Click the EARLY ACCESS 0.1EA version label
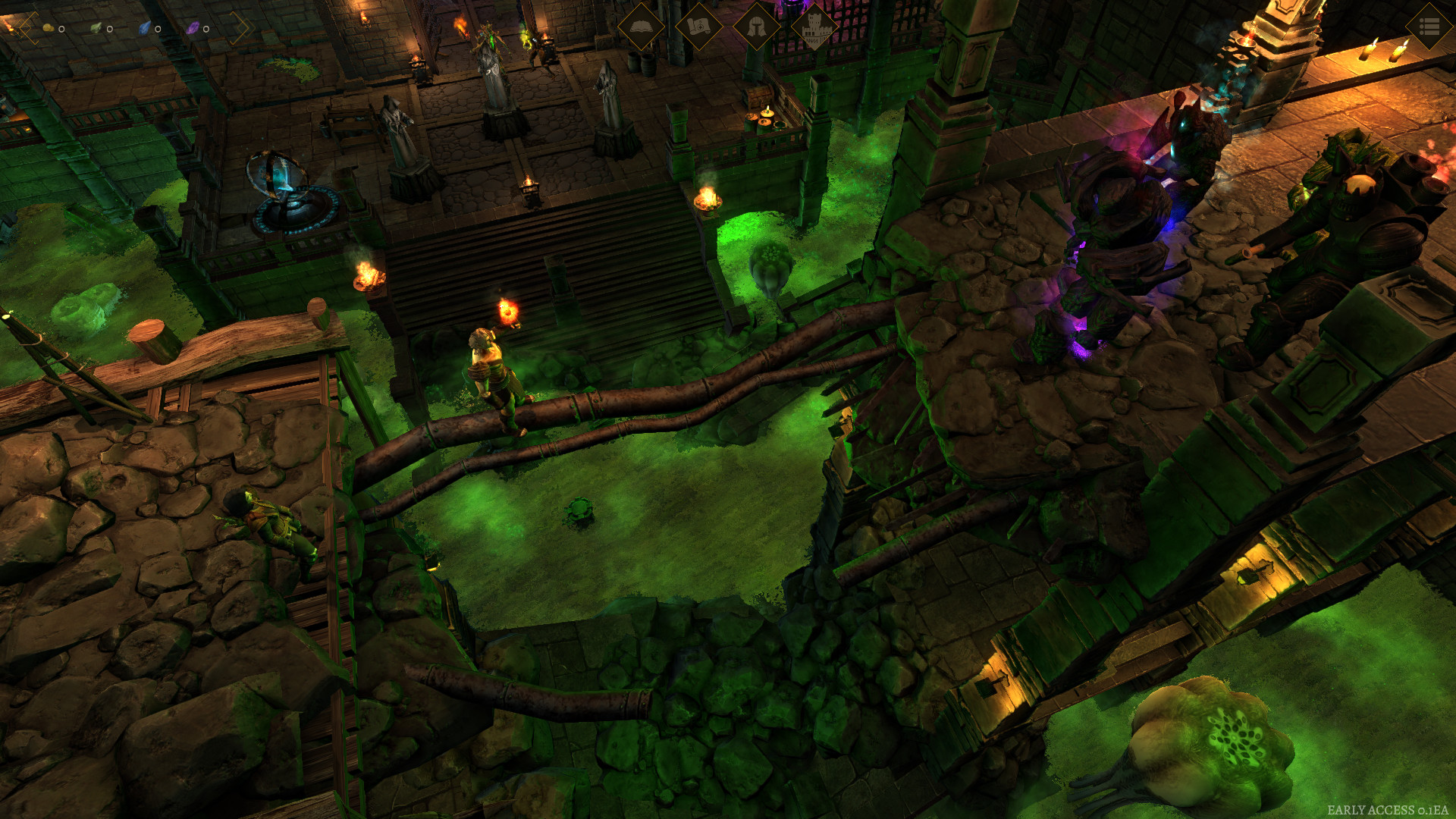Viewport: 1456px width, 819px height. [1388, 808]
